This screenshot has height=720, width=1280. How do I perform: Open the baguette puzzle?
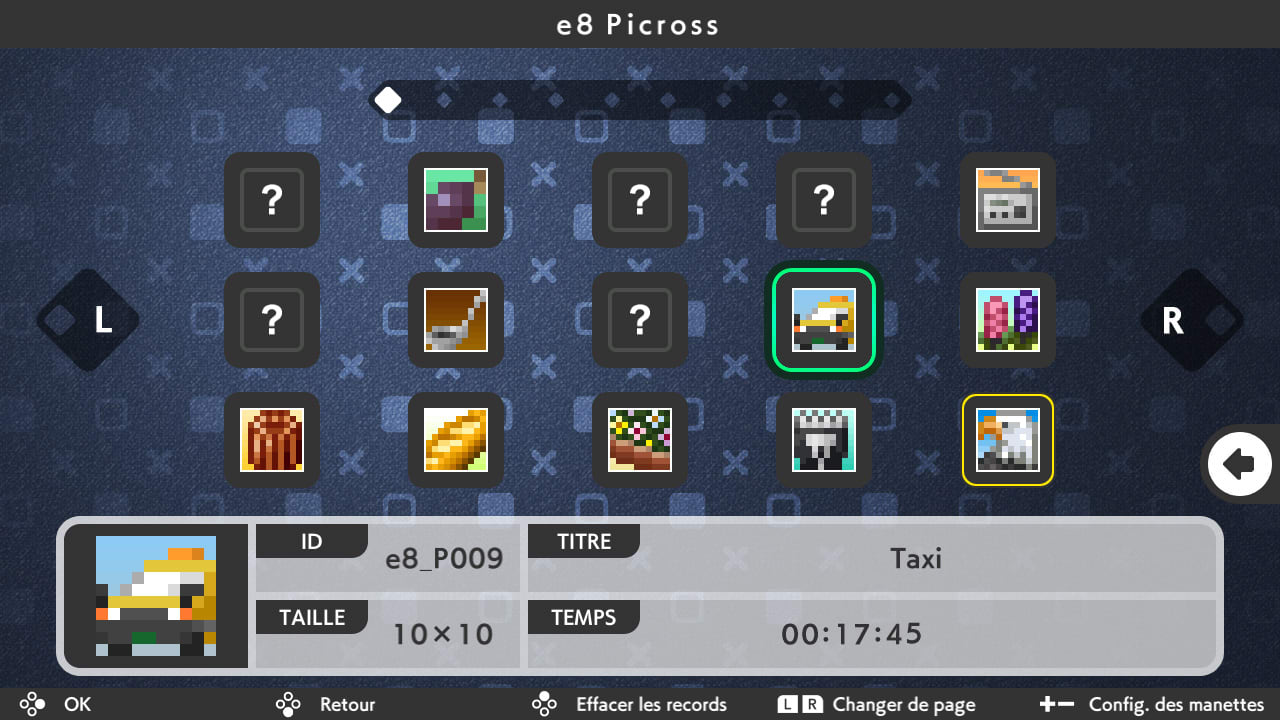click(455, 440)
